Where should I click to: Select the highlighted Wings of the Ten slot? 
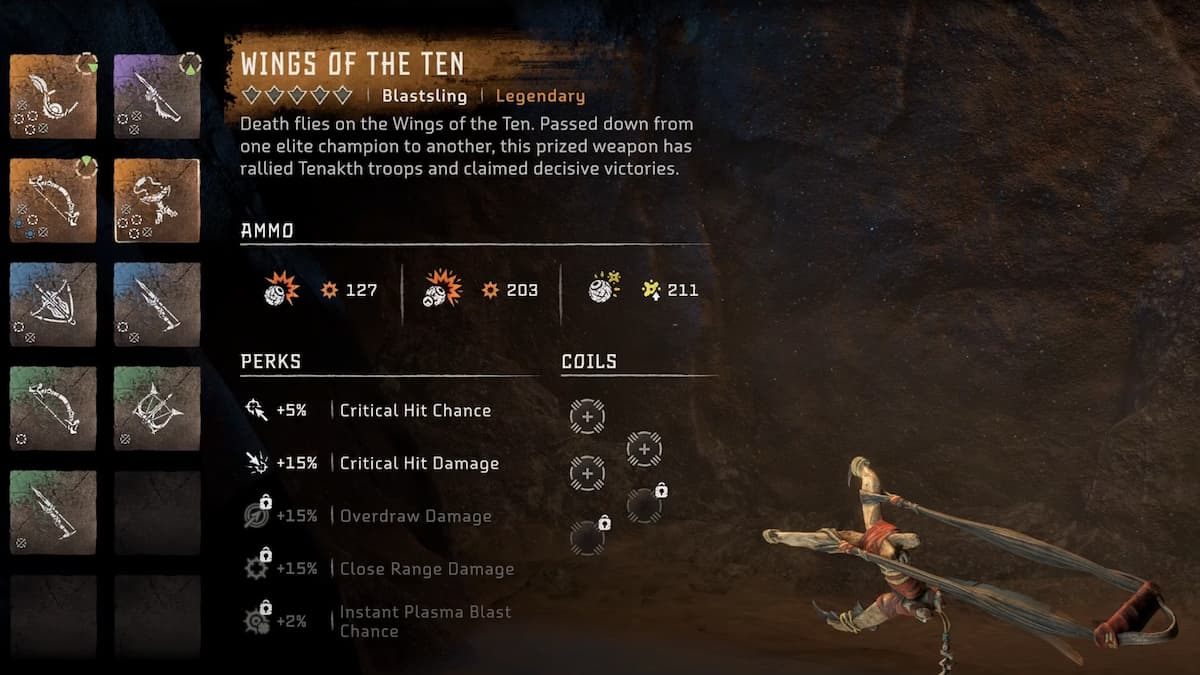tap(157, 200)
